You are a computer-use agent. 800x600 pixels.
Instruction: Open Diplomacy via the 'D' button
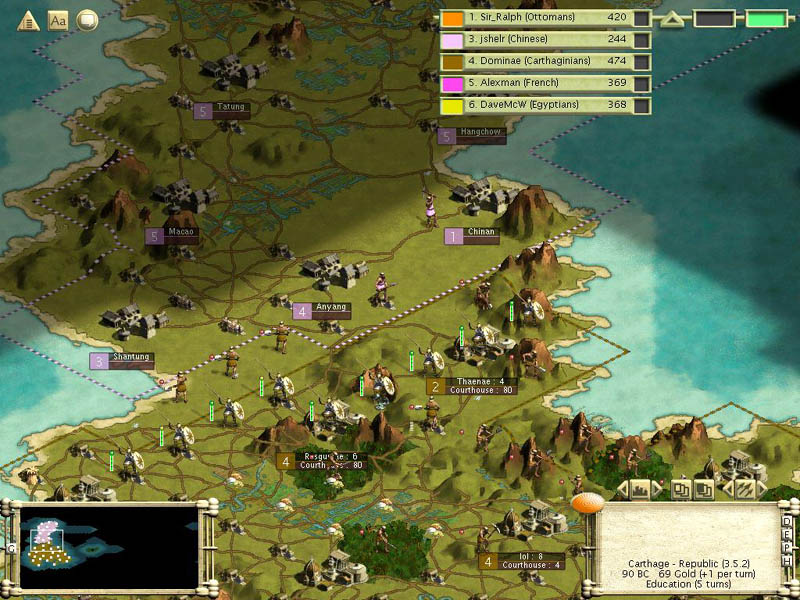788,522
